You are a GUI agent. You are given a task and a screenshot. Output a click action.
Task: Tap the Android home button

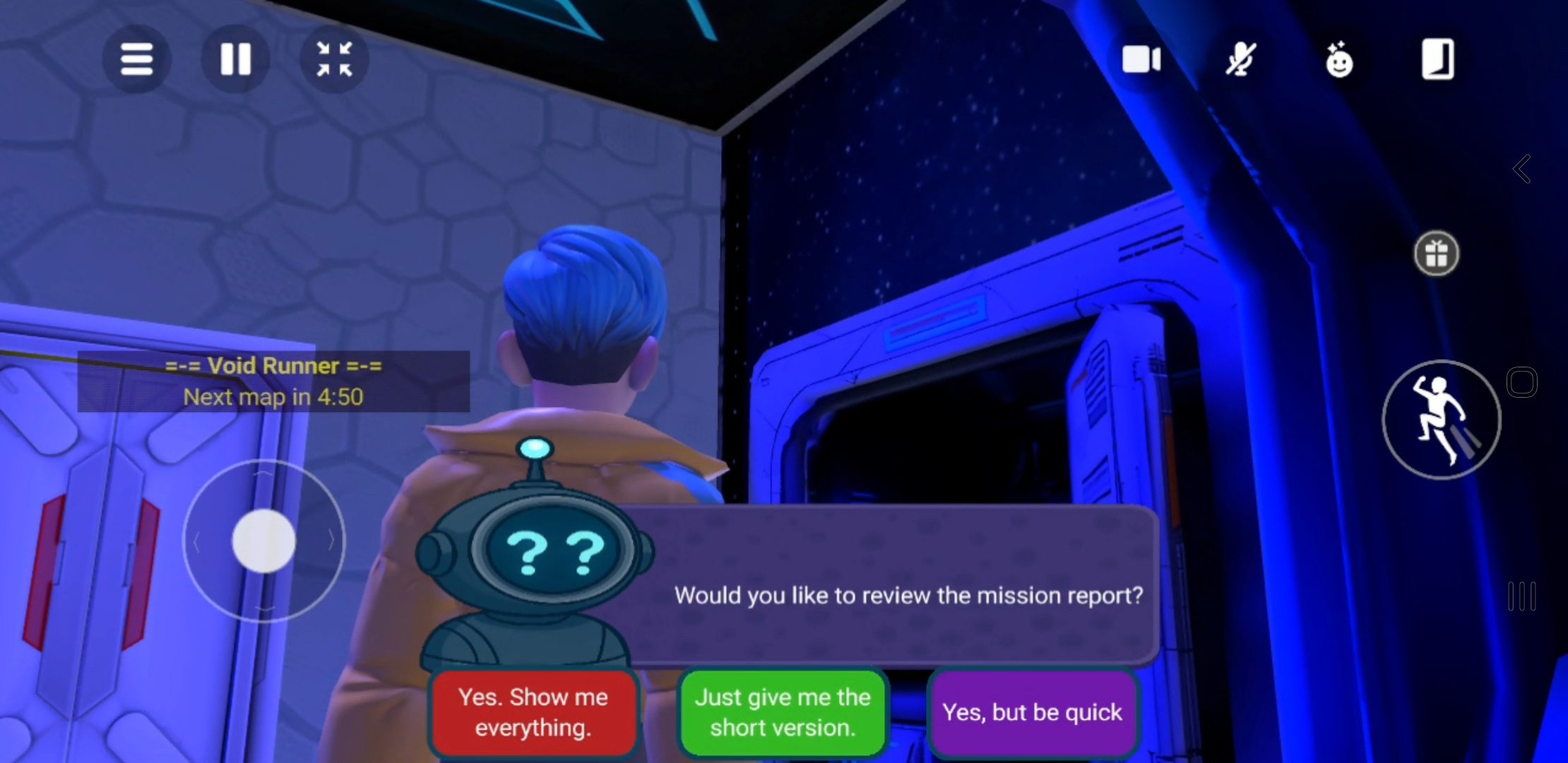[1522, 382]
